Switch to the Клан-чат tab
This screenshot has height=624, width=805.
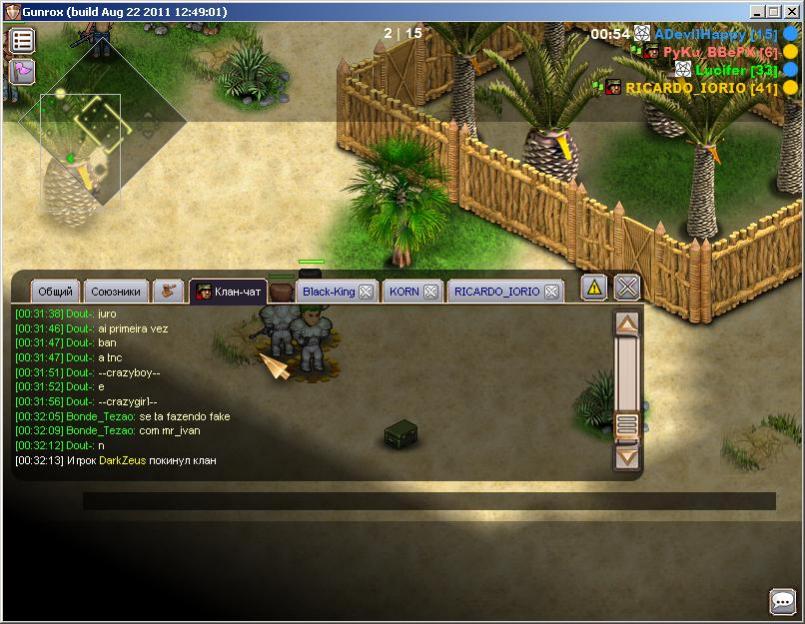click(x=229, y=292)
